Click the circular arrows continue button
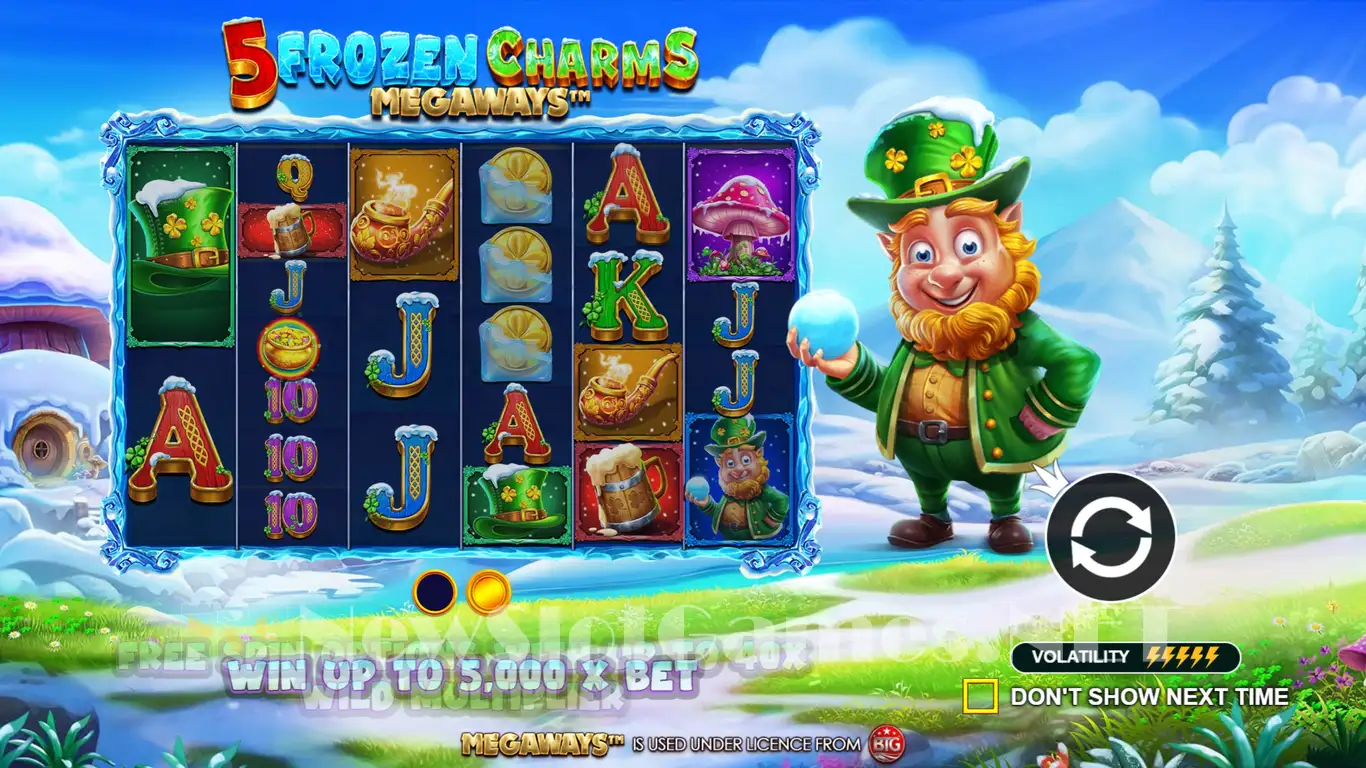The image size is (1366, 768). 1110,537
